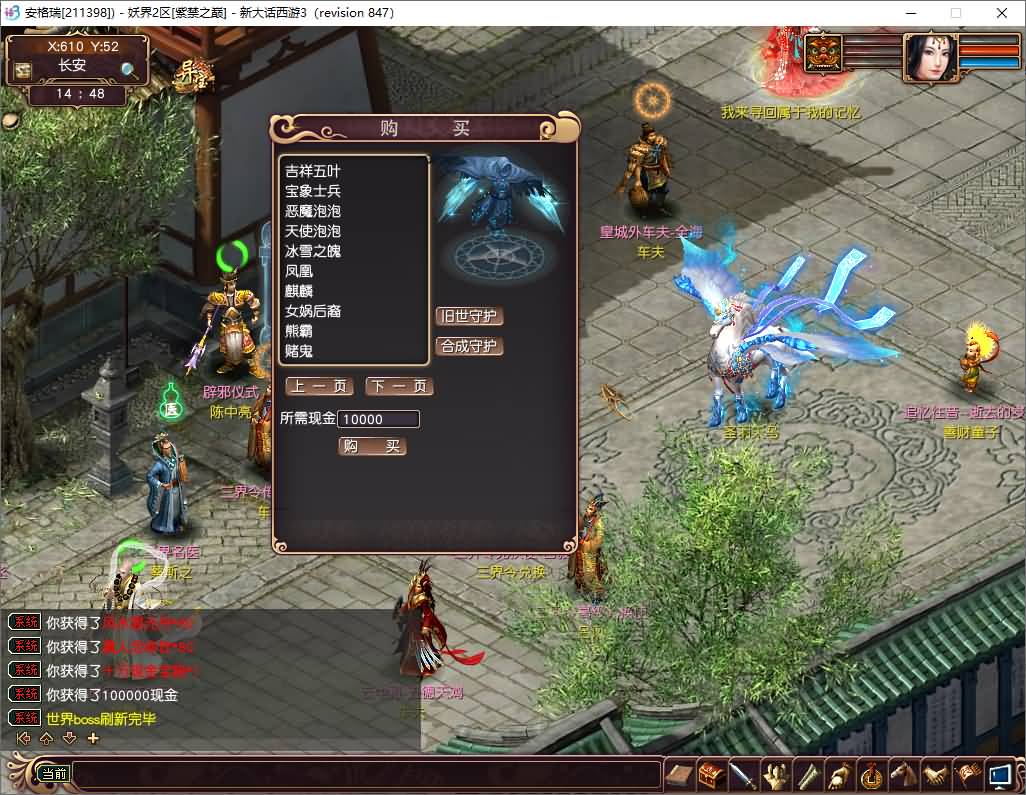Viewport: 1026px width, 795px height.
Task: Select 吉祥五叶 in the purchase list
Action: coord(313,171)
